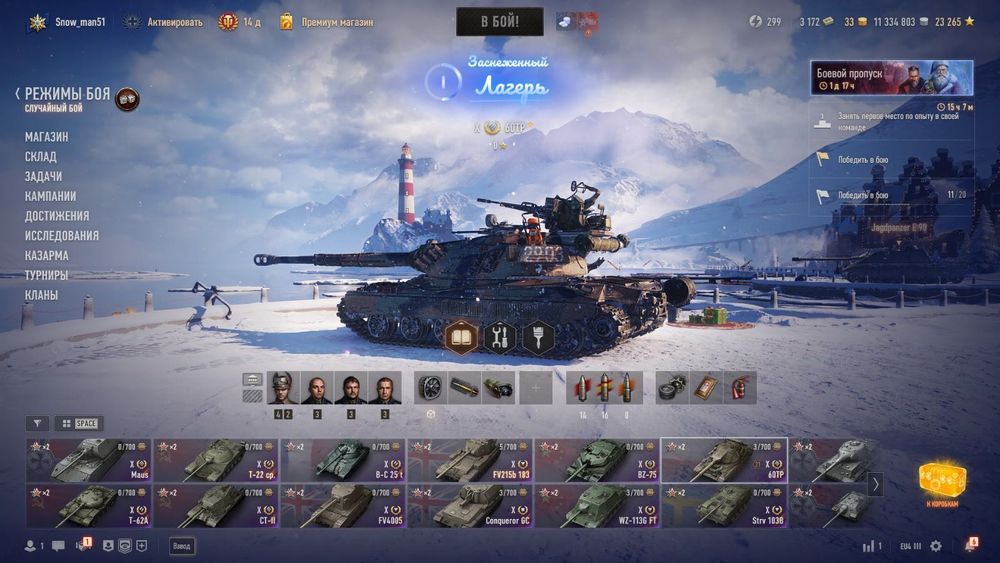Open the tank carousel filter
Viewport: 1000px width, 563px height.
[37, 423]
